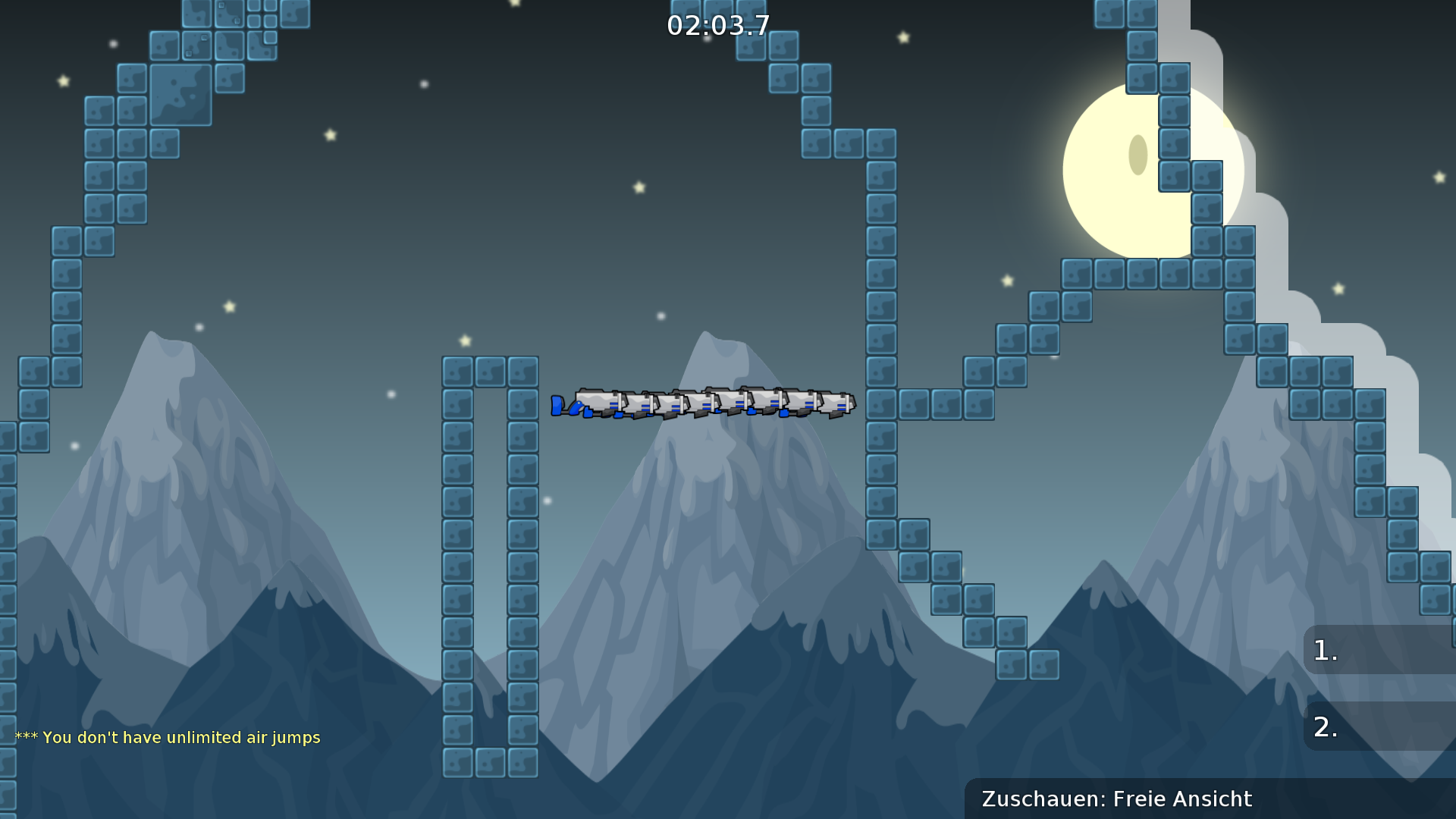
Task: Click the race timer showing 02:03.7
Action: tap(717, 24)
